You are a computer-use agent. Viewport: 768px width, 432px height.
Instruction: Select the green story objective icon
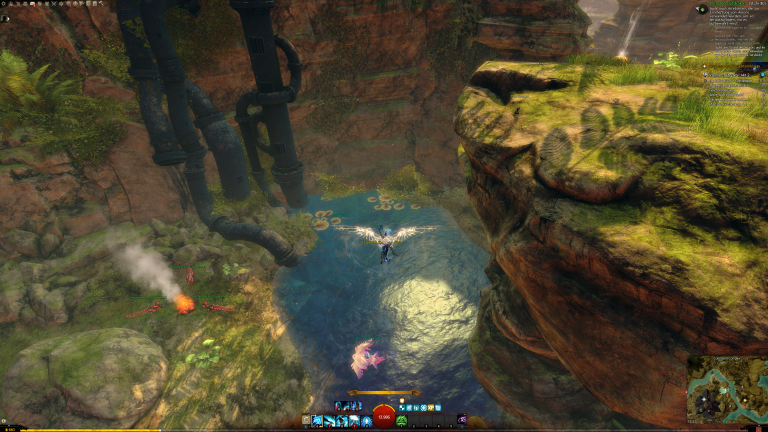click(x=702, y=9)
